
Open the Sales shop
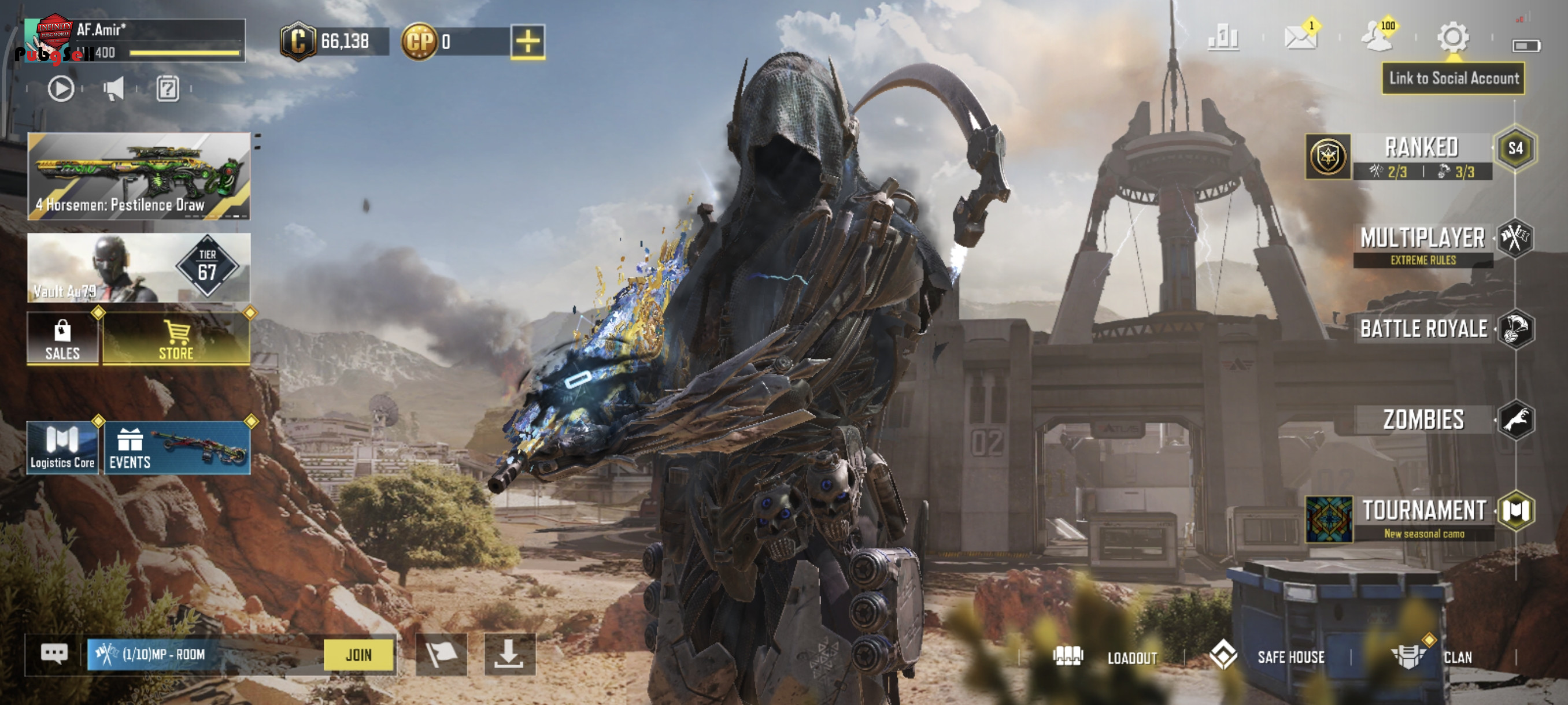click(x=62, y=339)
